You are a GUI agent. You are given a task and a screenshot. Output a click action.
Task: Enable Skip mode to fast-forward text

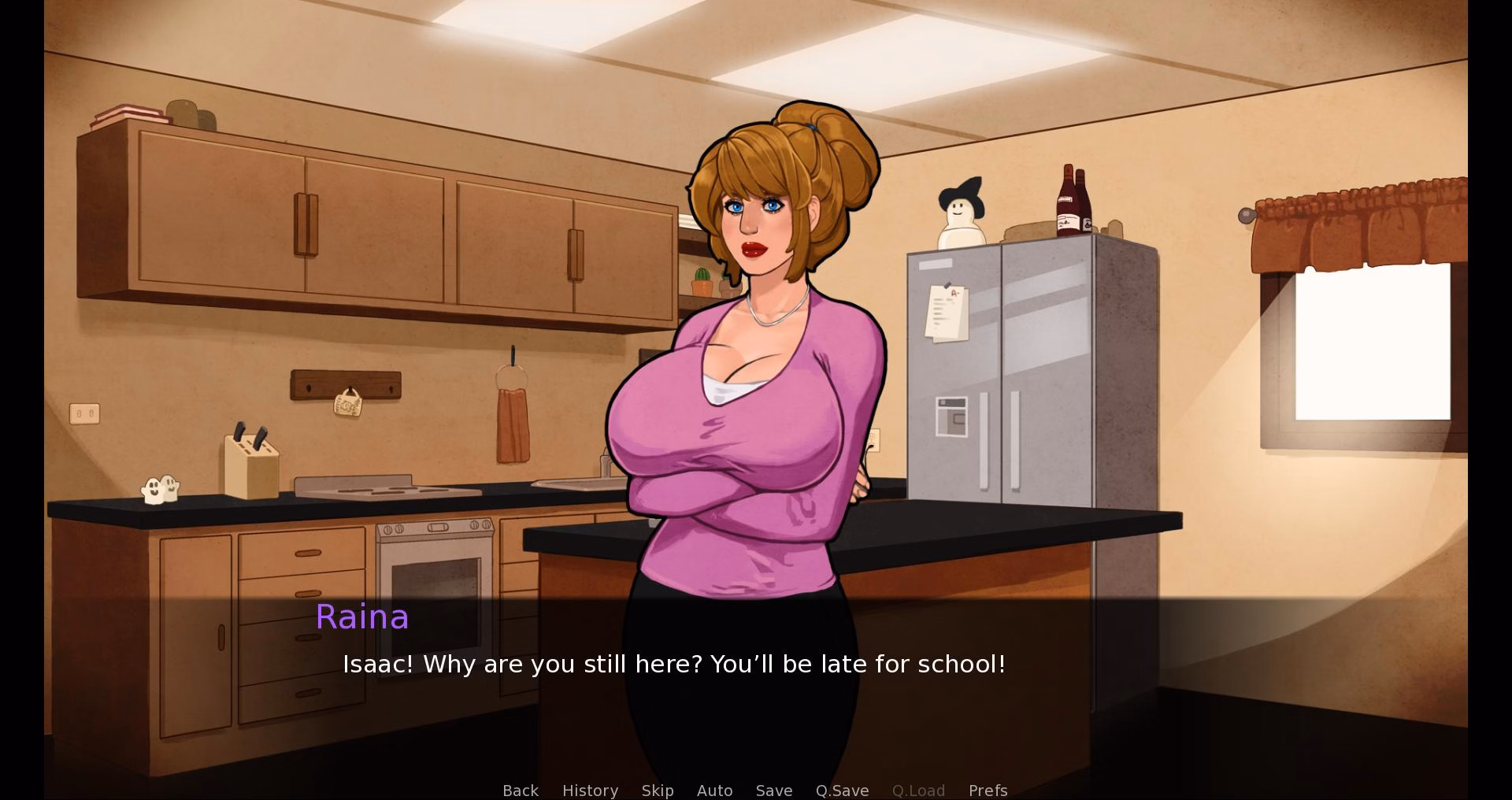click(x=658, y=791)
